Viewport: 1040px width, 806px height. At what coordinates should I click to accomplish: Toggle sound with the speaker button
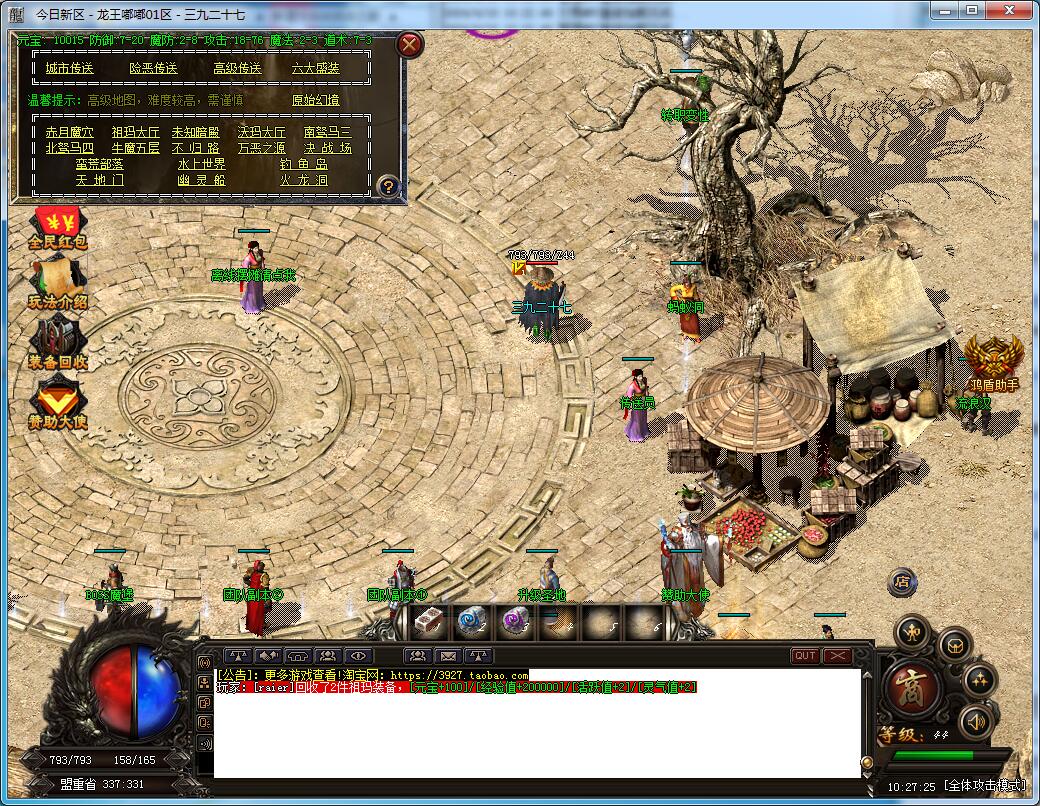point(976,722)
